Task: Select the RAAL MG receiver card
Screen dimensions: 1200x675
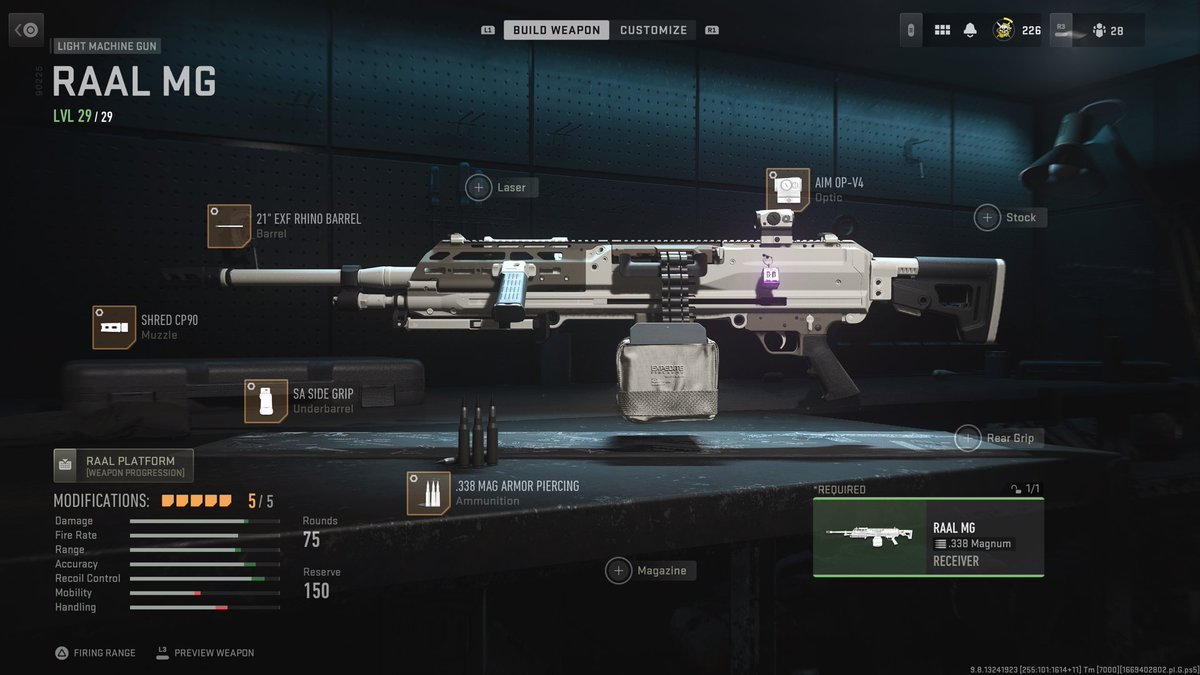Action: click(928, 538)
